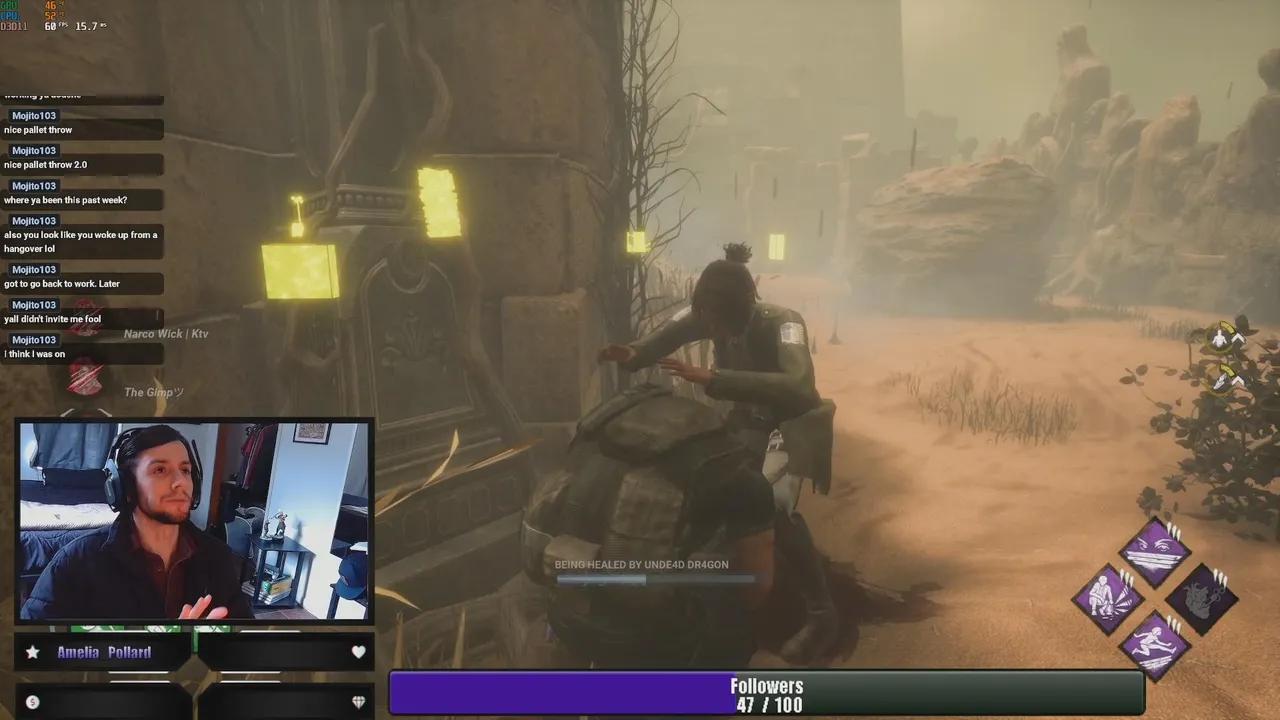The image size is (1280, 720).
Task: Click the heart icon on the overlay bar
Action: click(358, 652)
